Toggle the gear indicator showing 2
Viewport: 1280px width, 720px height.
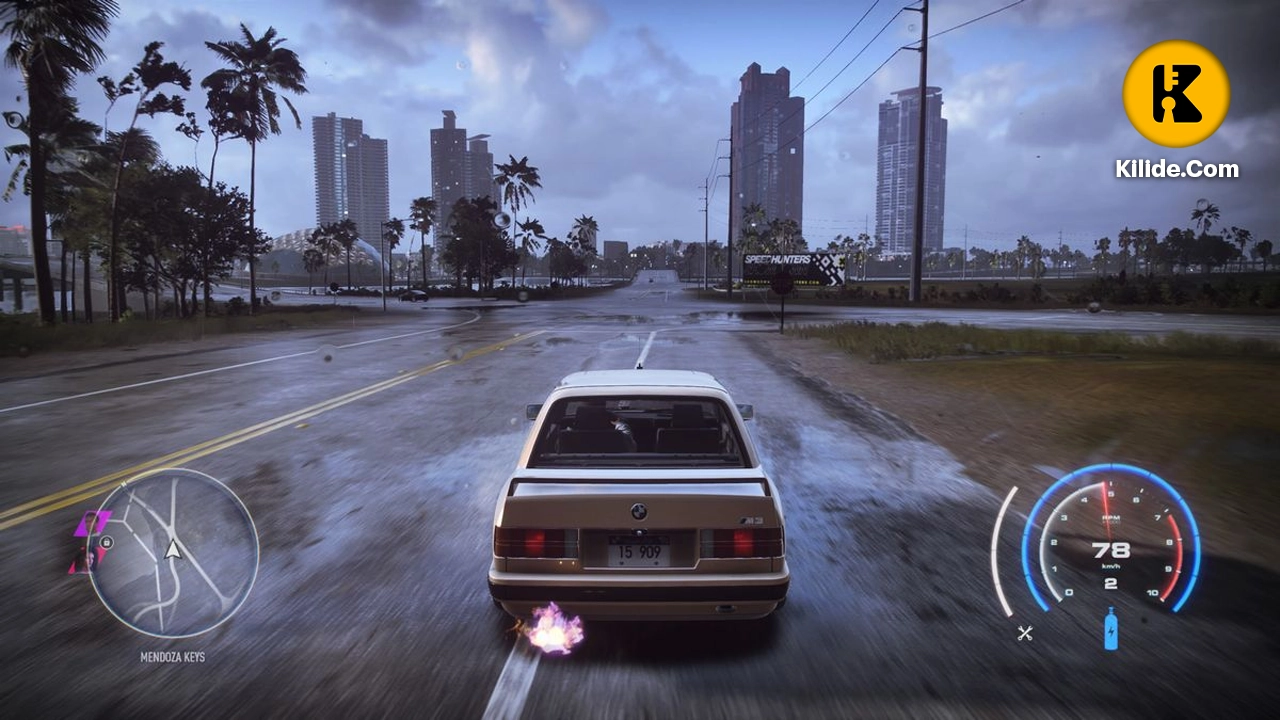[x=1109, y=585]
